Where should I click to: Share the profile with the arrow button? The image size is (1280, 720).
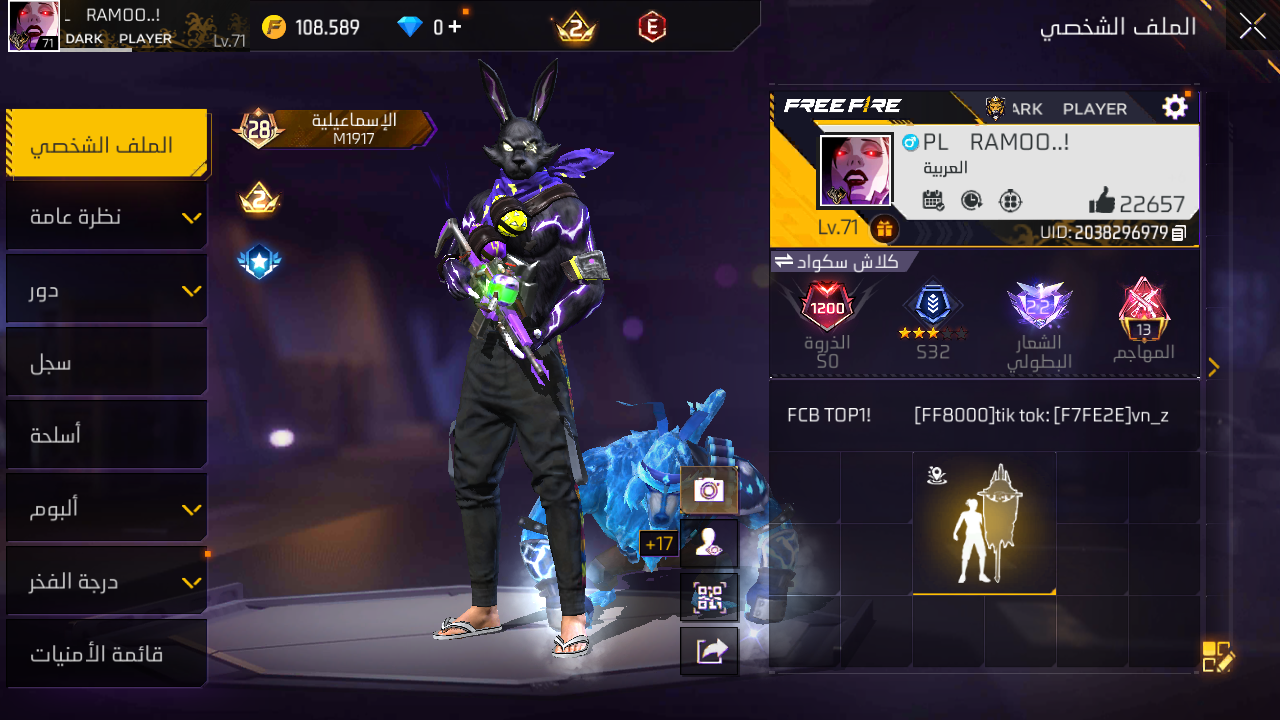pyautogui.click(x=709, y=651)
